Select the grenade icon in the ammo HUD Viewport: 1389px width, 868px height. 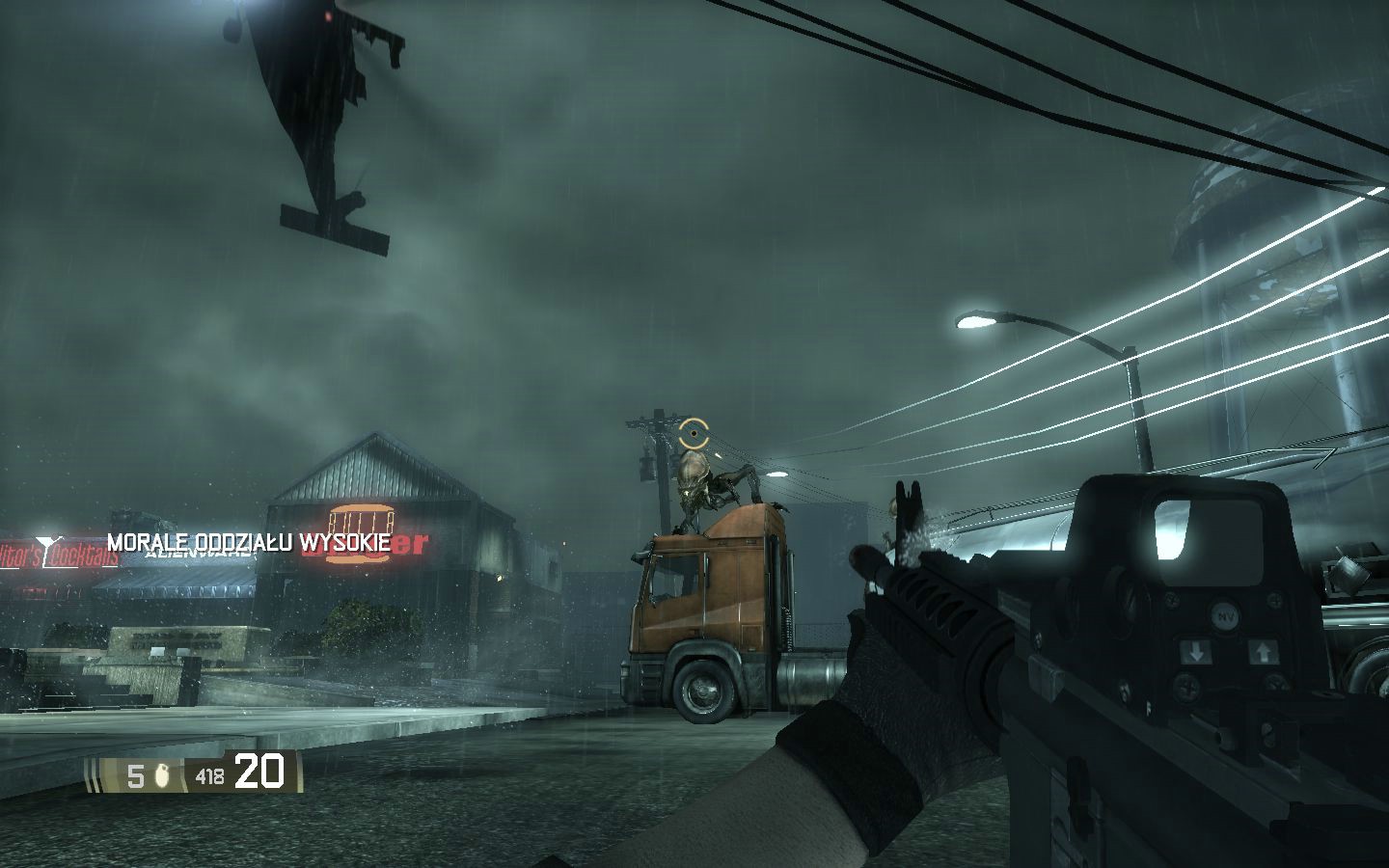pos(162,775)
